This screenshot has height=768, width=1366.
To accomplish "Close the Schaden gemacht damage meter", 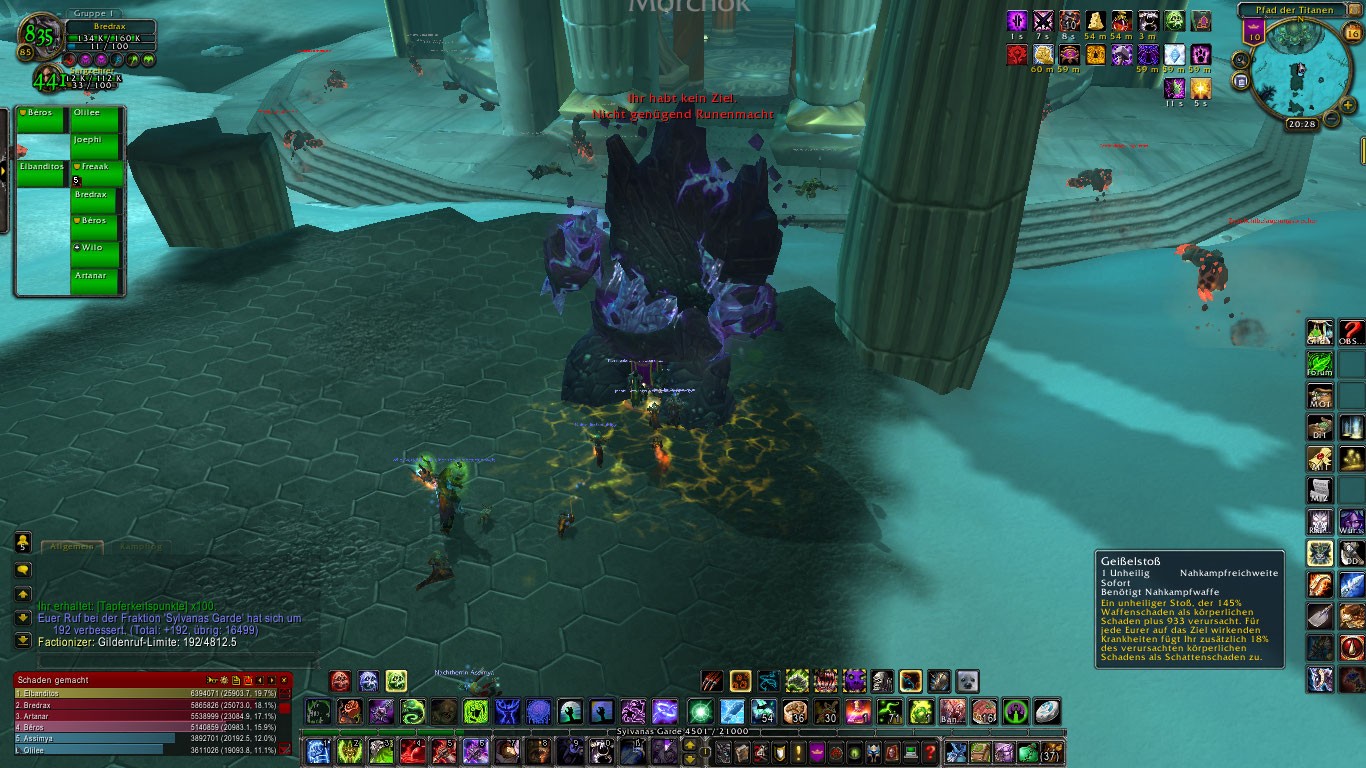I will click(x=284, y=680).
